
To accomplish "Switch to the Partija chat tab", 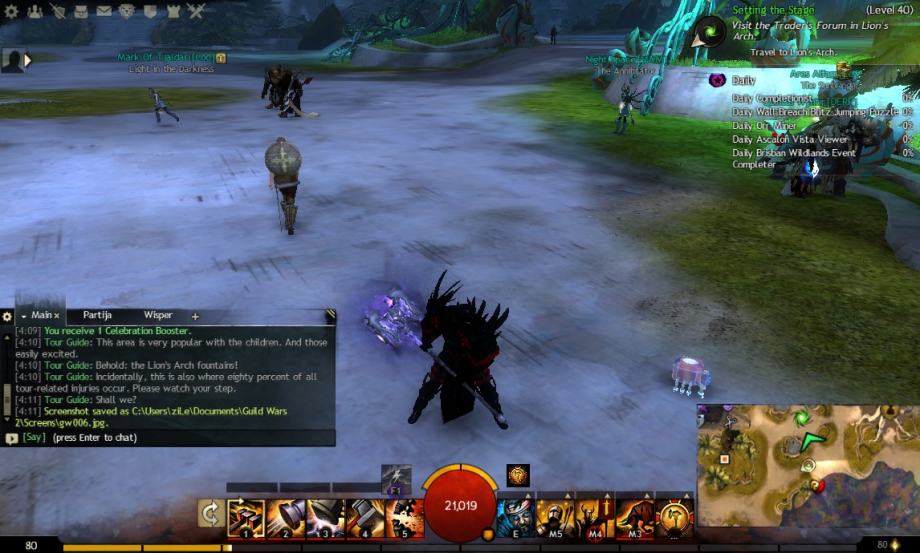I will pyautogui.click(x=97, y=315).
